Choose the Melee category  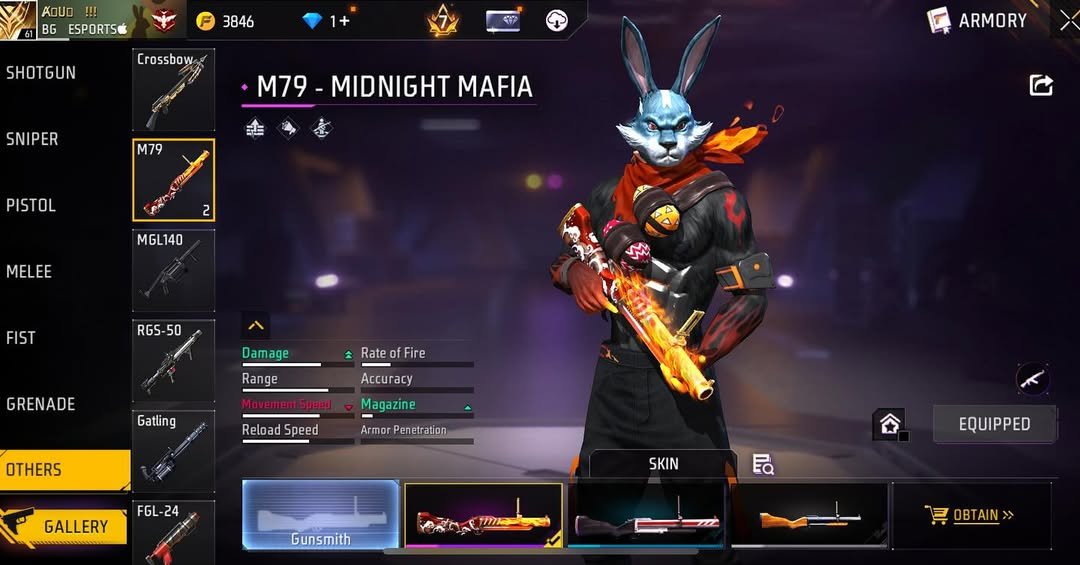coord(29,271)
